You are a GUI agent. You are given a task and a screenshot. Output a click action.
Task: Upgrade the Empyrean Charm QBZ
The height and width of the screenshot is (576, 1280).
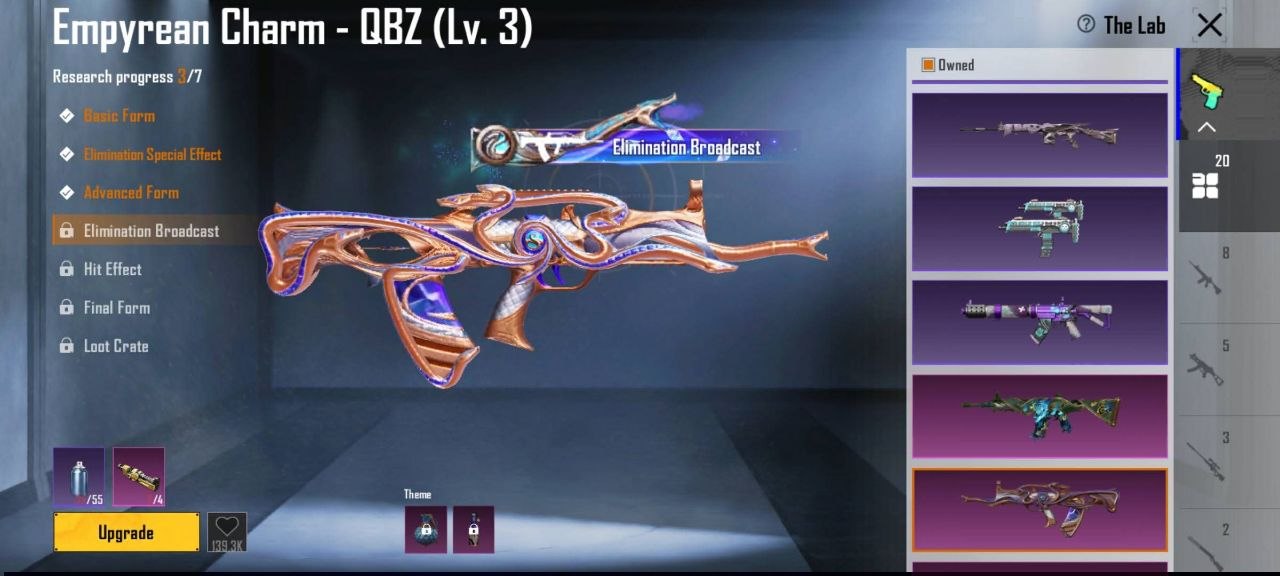pyautogui.click(x=126, y=533)
